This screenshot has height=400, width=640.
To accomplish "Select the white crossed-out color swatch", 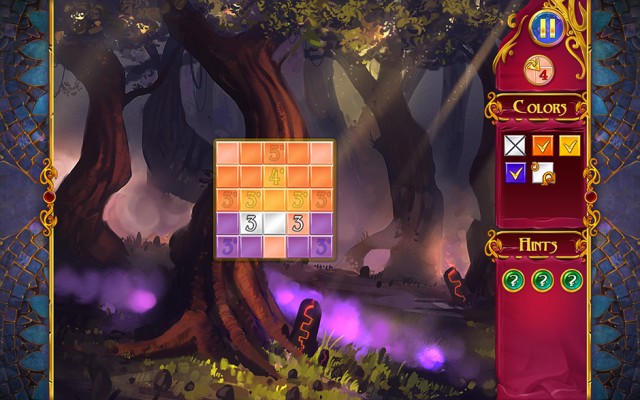I will (513, 146).
